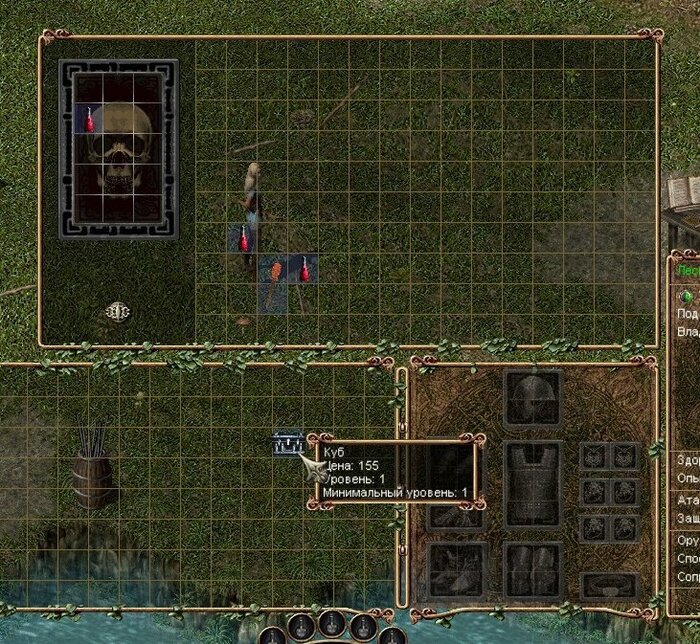700x644 pixels.
Task: Take the red potion beside the orange club
Action: pyautogui.click(x=303, y=270)
